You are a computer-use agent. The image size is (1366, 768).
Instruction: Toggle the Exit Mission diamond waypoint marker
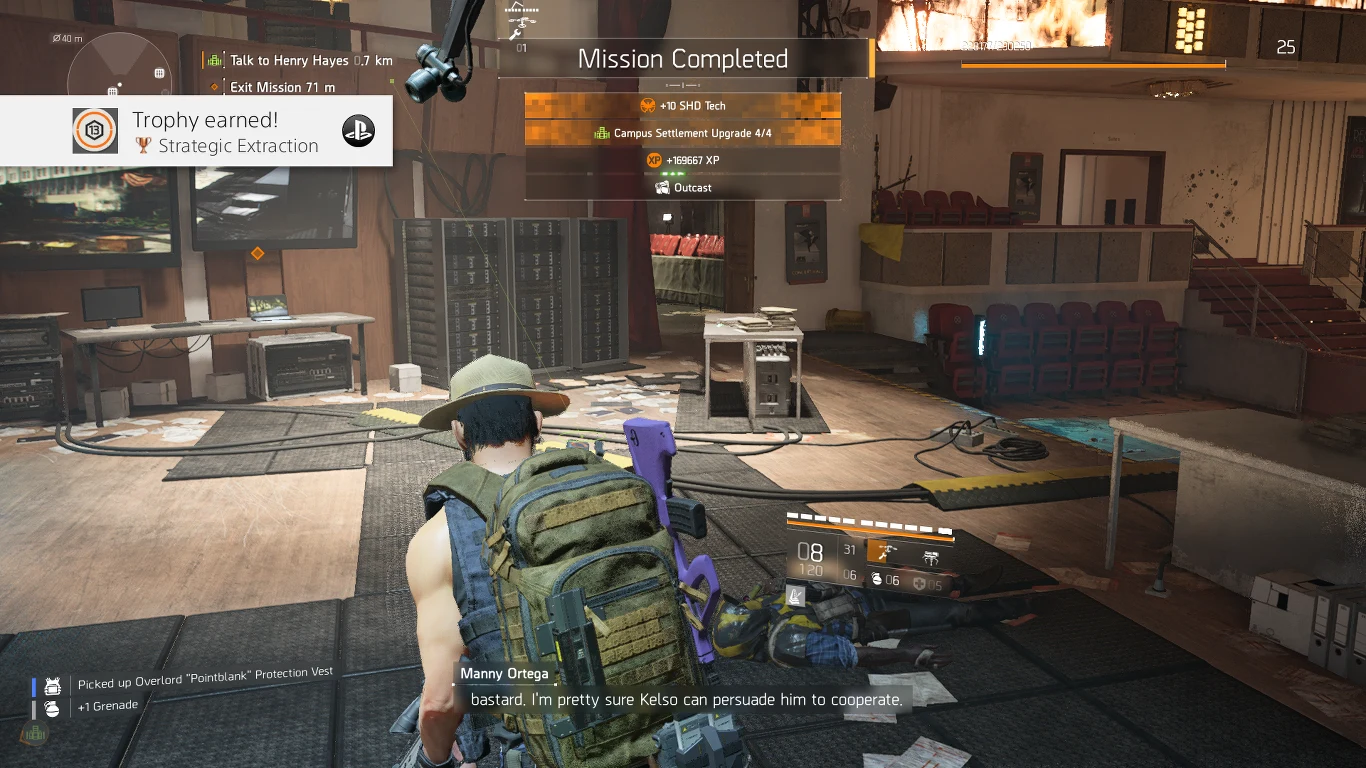pyautogui.click(x=213, y=87)
